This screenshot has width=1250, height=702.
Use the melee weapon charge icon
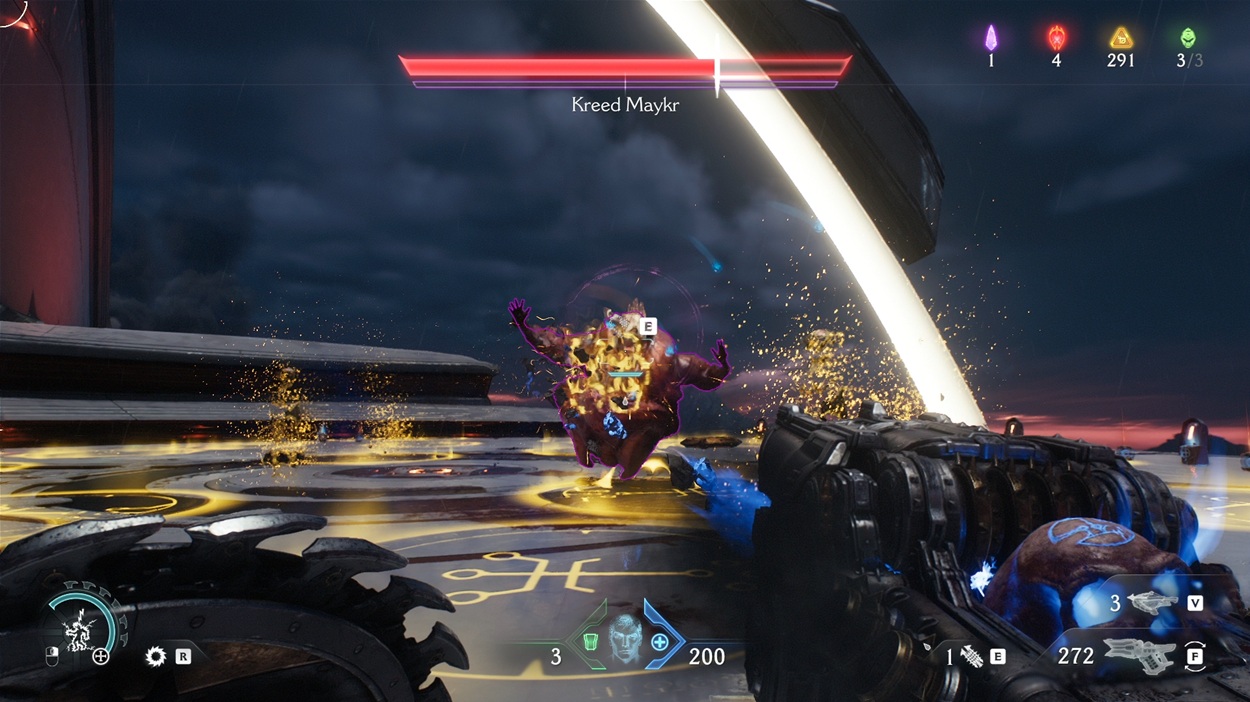coord(968,656)
